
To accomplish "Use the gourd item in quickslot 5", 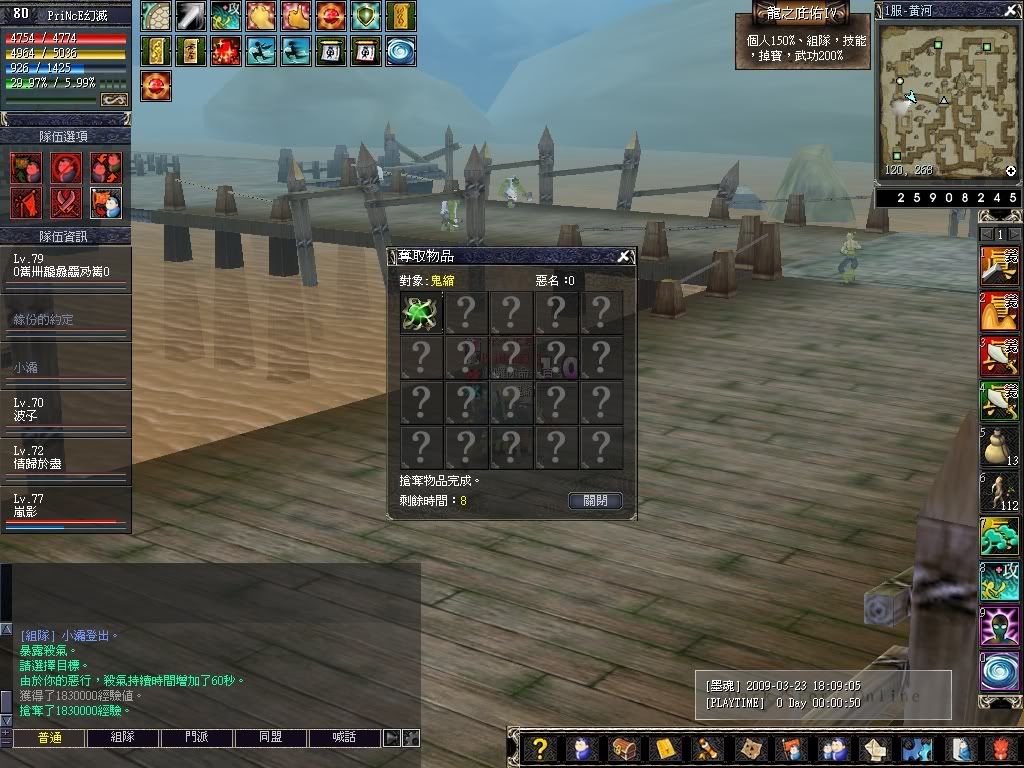I will pos(998,446).
